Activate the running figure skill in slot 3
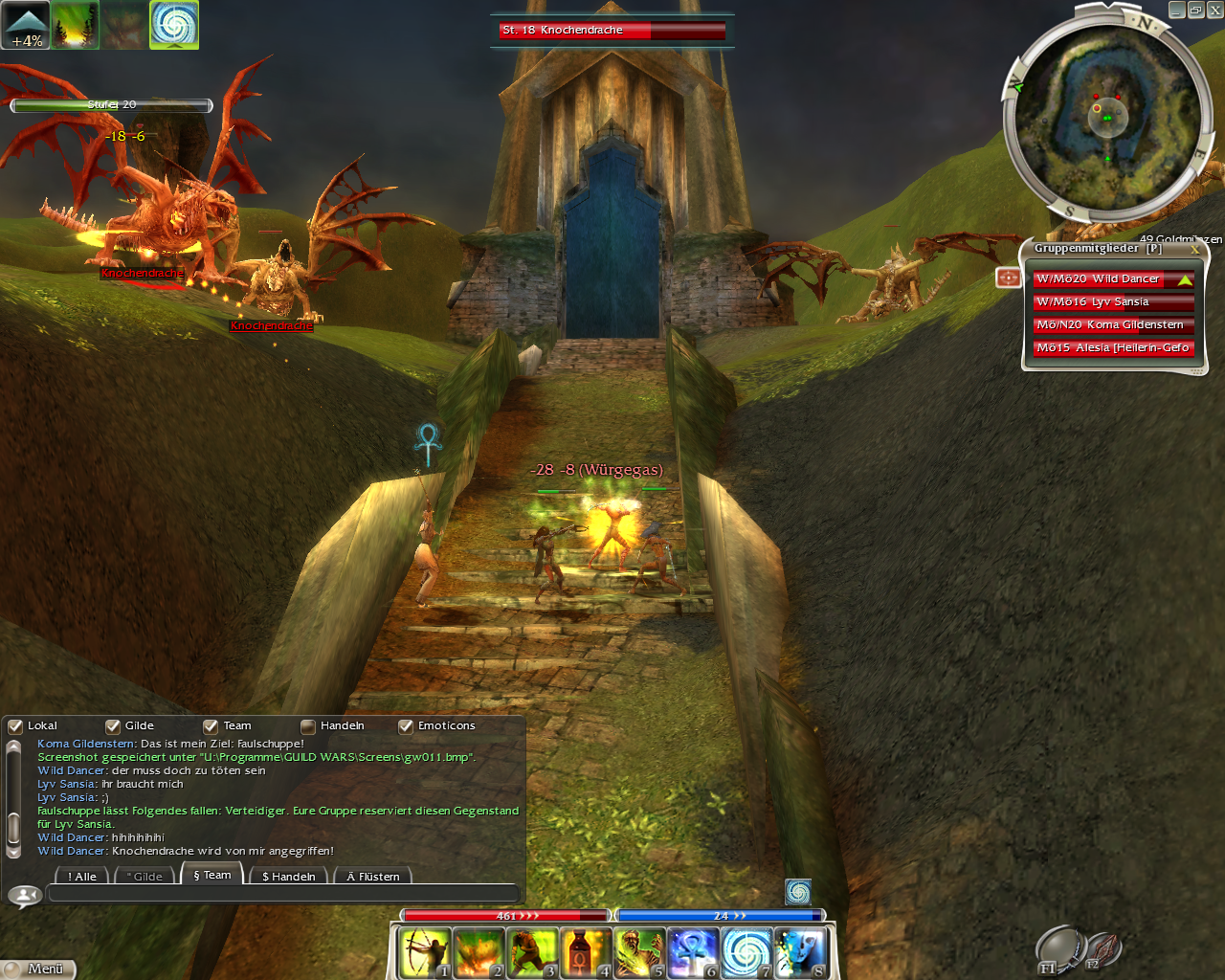This screenshot has height=980, width=1225. 531,953
